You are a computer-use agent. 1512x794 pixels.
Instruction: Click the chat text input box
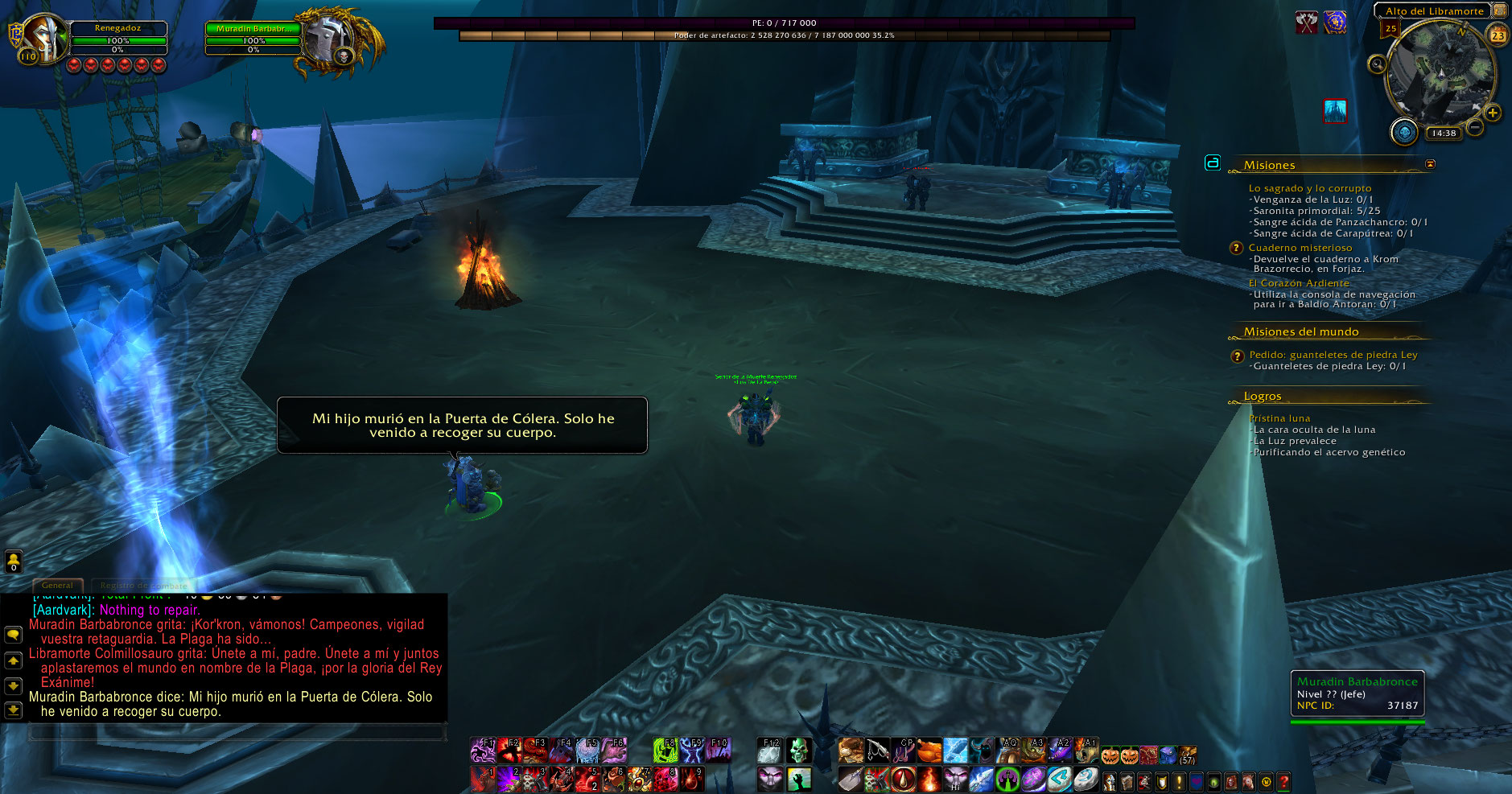tap(237, 732)
